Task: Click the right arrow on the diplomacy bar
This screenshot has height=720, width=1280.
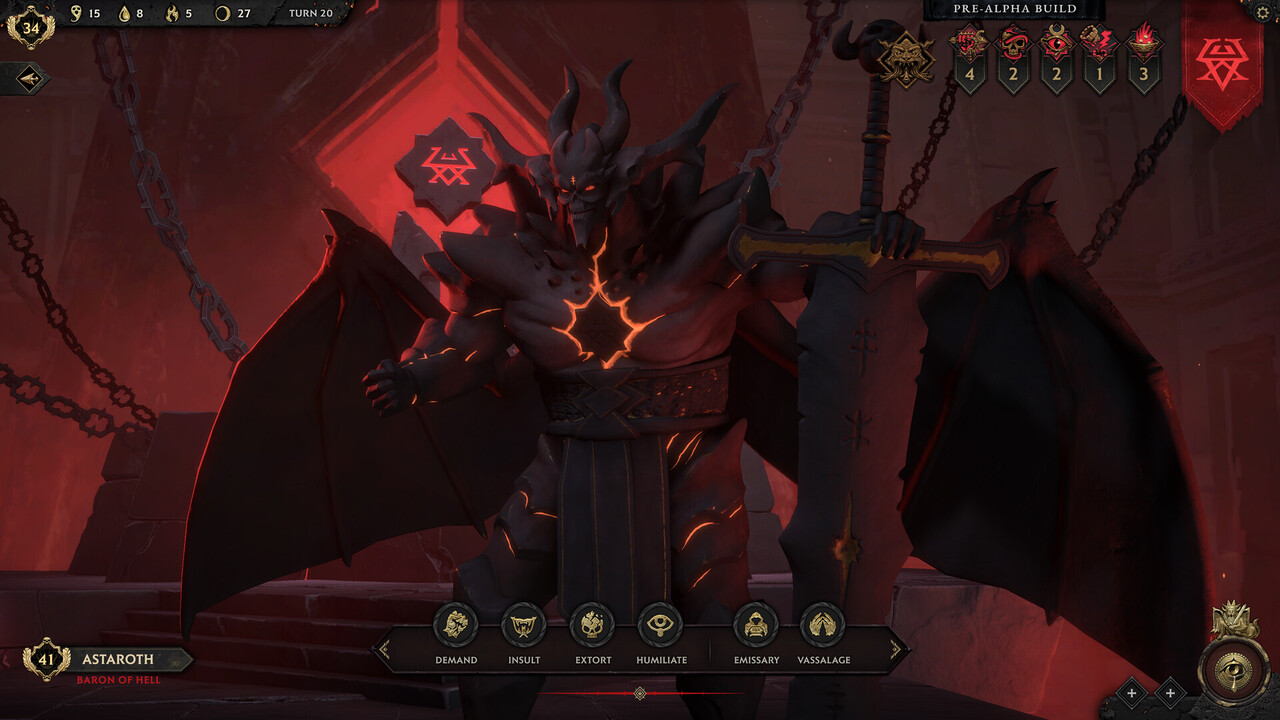Action: (896, 650)
